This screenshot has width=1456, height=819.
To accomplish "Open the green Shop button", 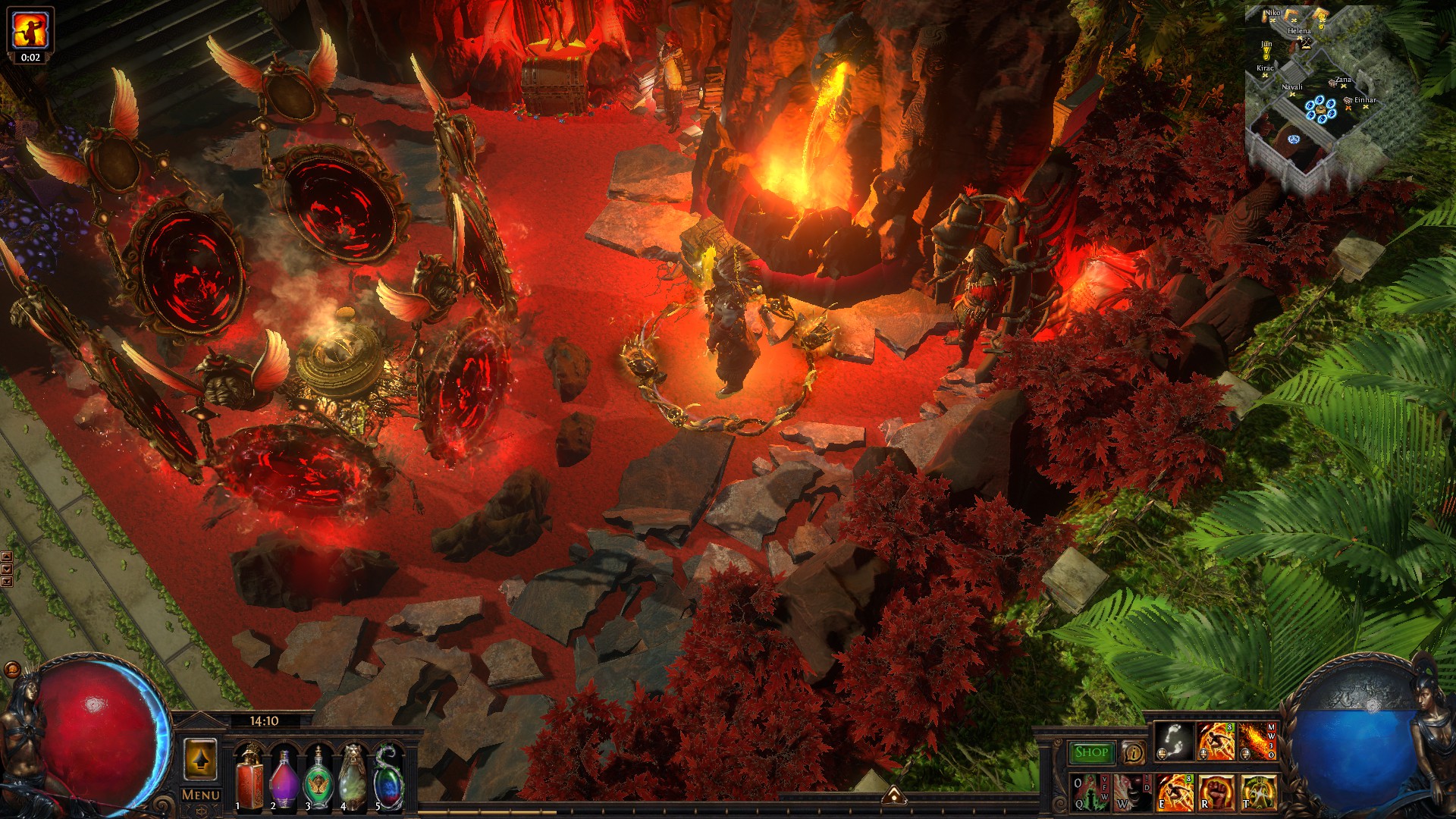I will [x=1090, y=752].
